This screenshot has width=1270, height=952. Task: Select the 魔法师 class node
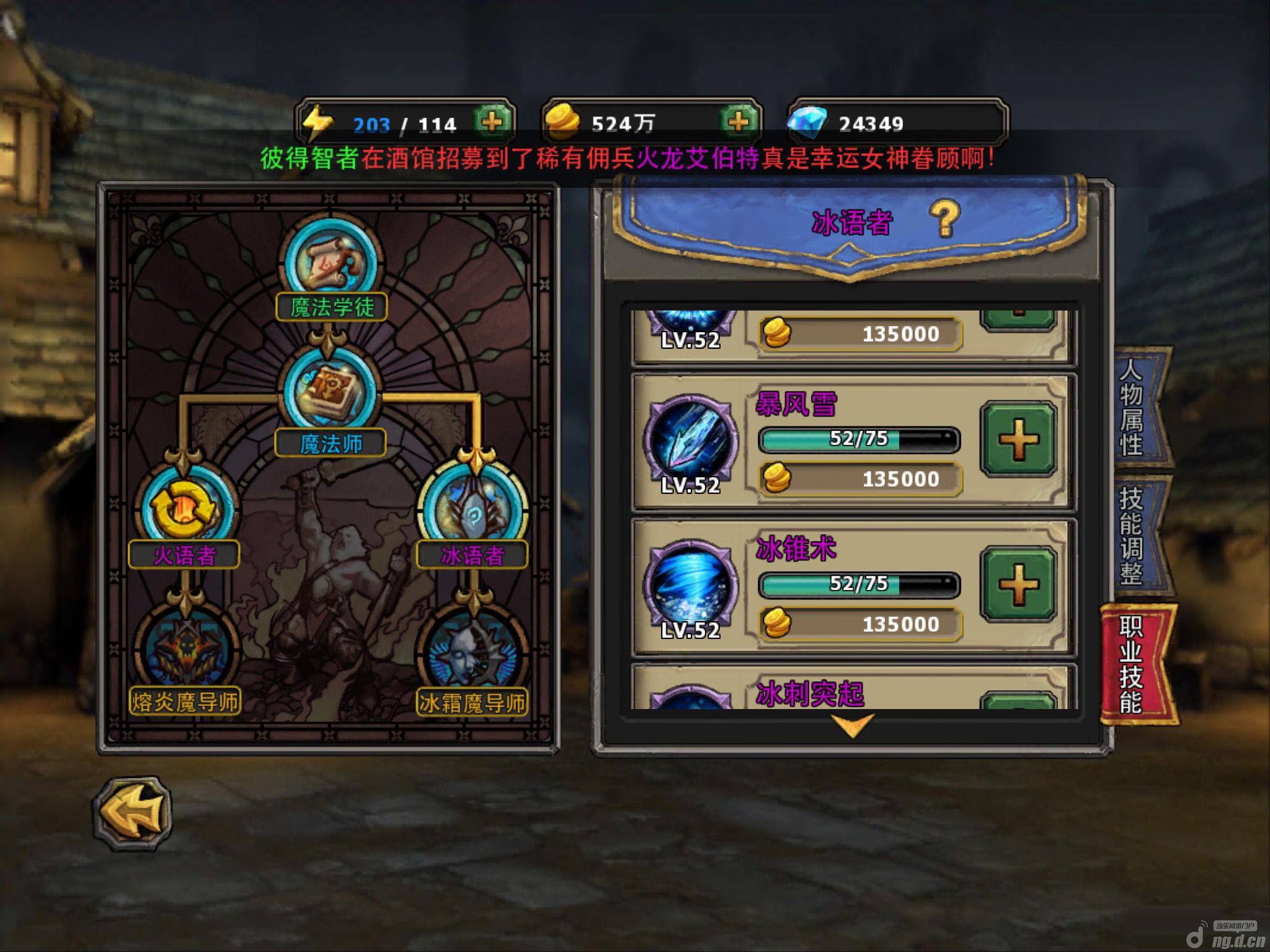point(329,390)
